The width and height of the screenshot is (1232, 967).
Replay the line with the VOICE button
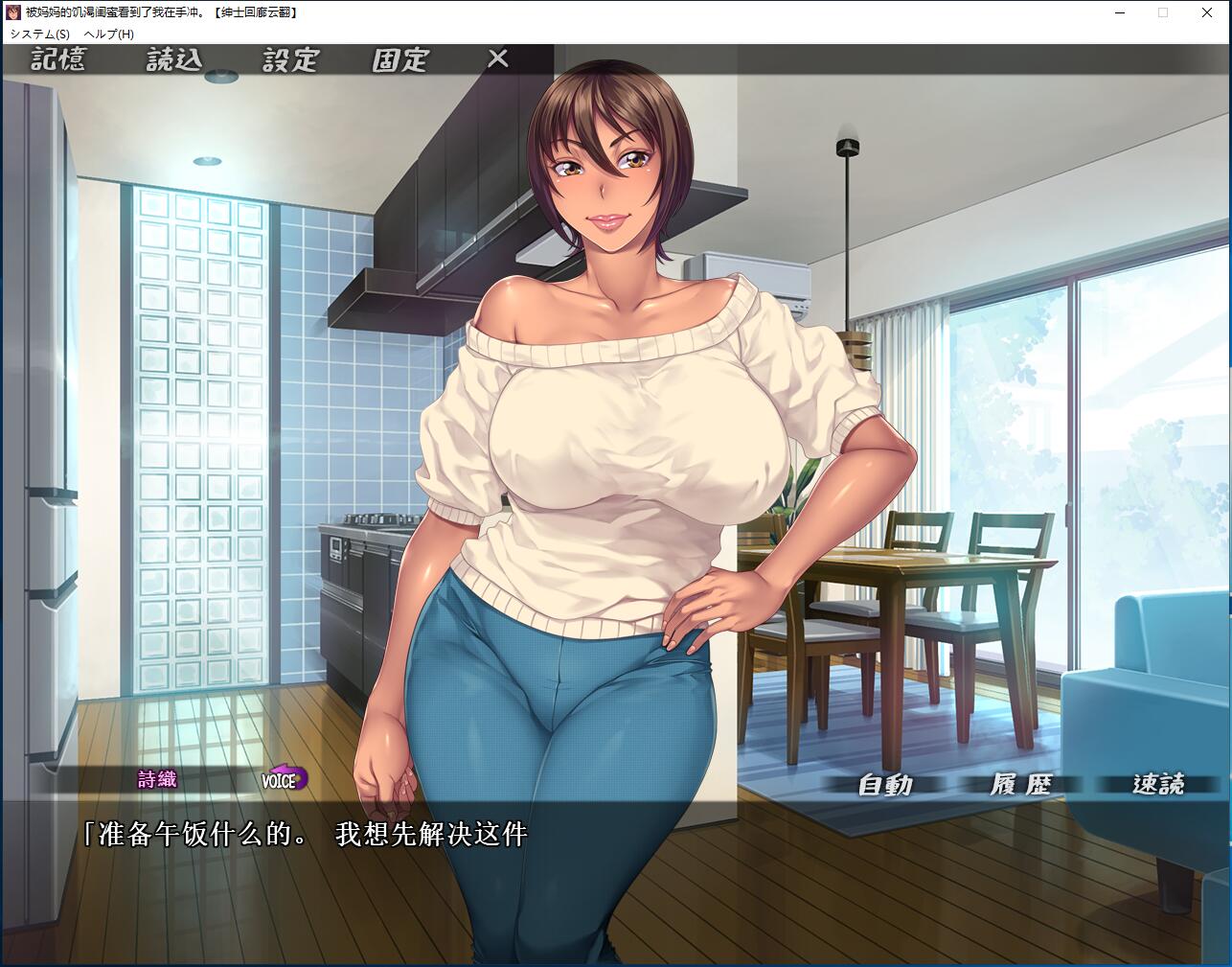(284, 779)
